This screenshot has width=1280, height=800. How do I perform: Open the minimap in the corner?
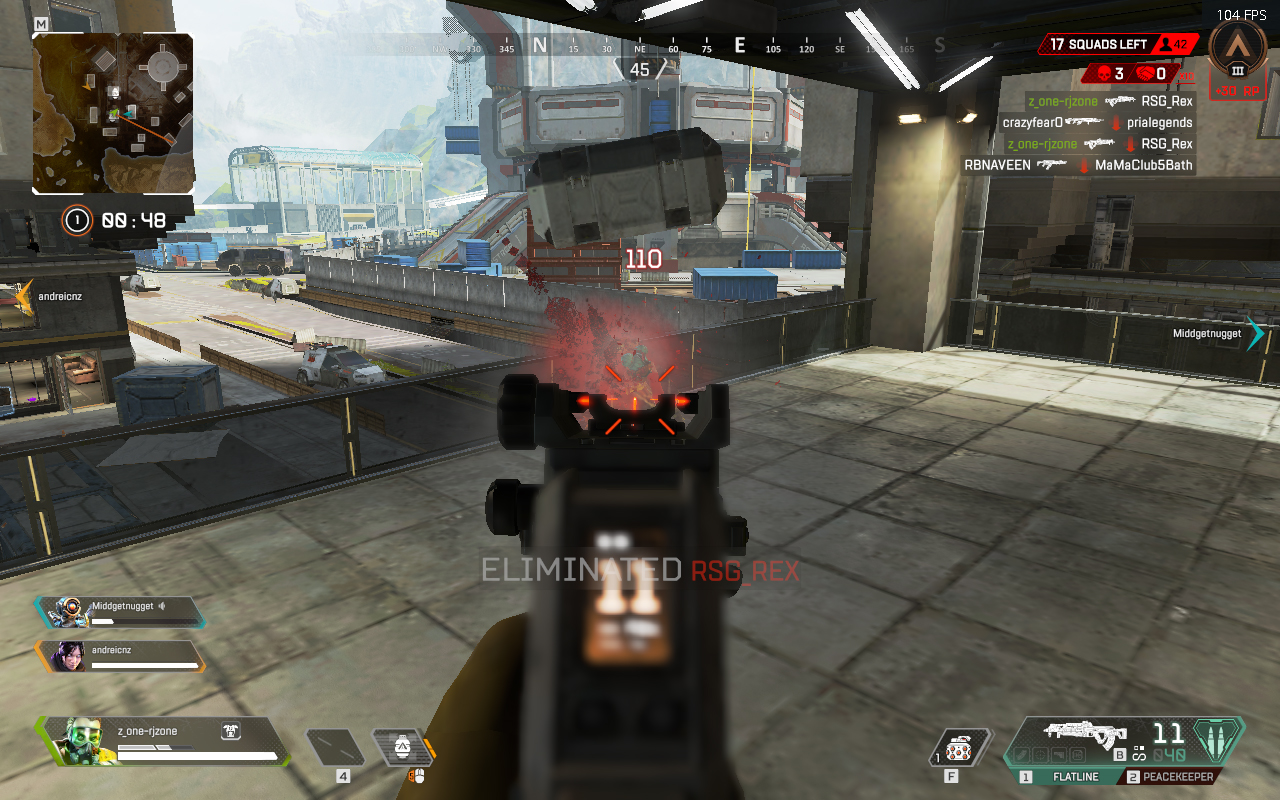tap(113, 113)
